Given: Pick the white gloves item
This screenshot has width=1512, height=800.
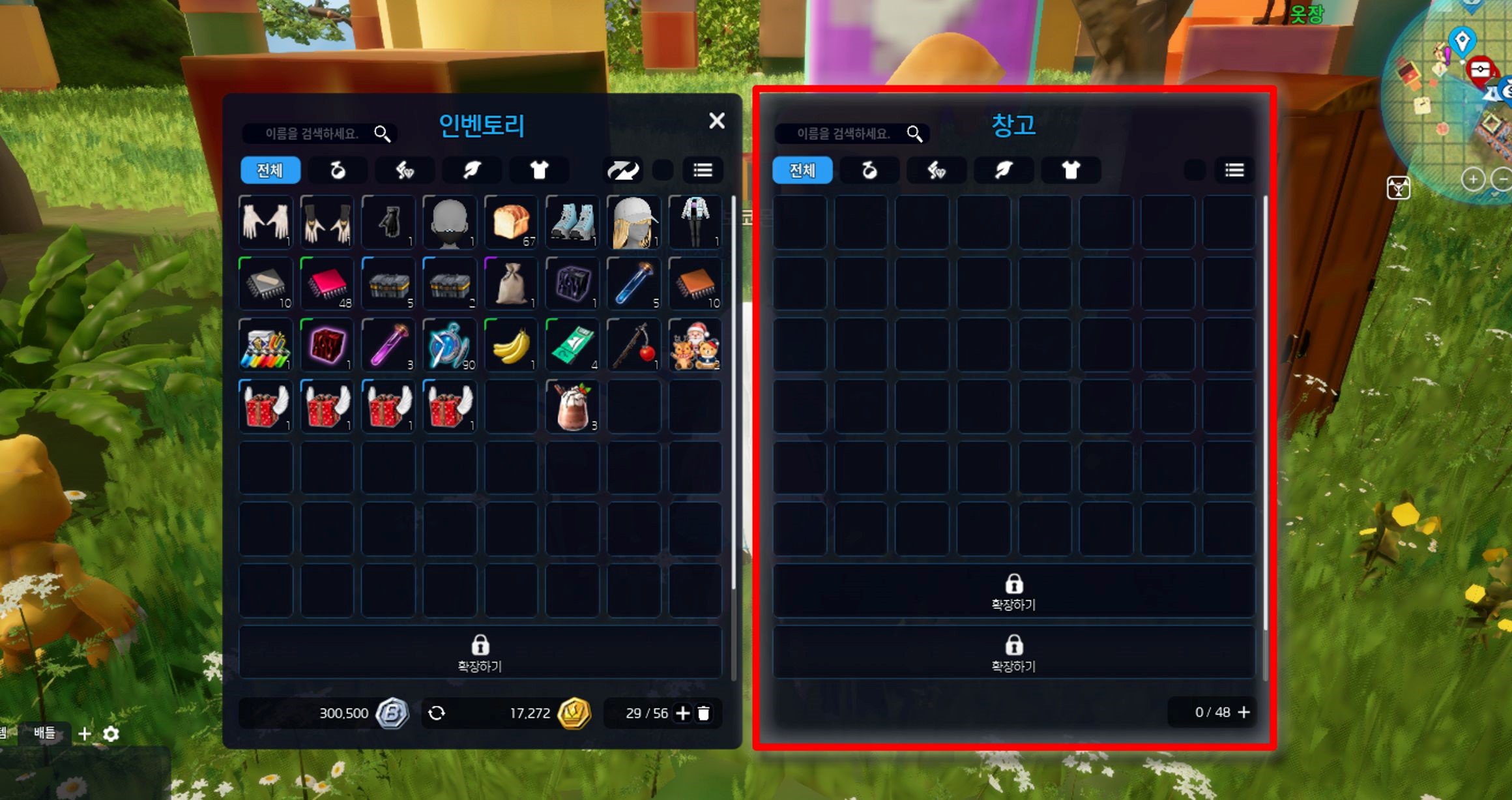Looking at the screenshot, I should click(265, 222).
